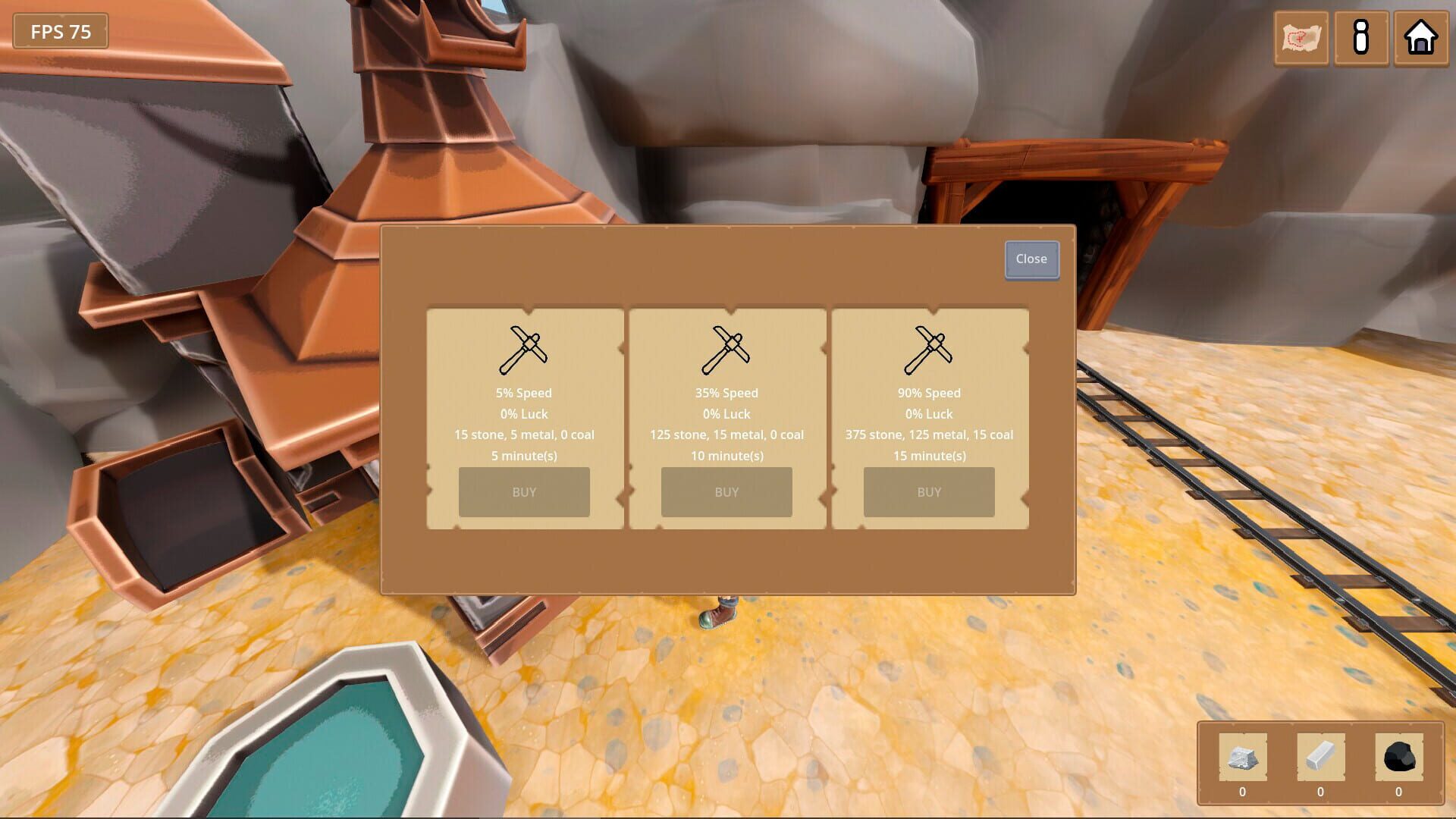Select the 5% Speed pickaxe icon

click(524, 349)
